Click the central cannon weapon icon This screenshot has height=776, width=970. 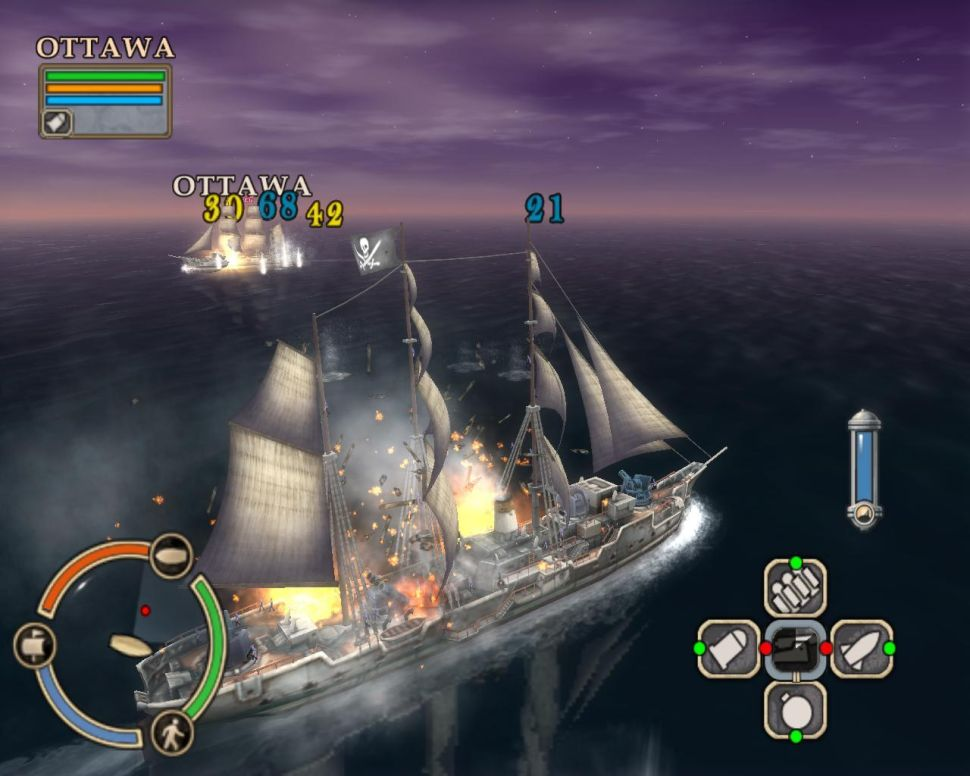[795, 648]
